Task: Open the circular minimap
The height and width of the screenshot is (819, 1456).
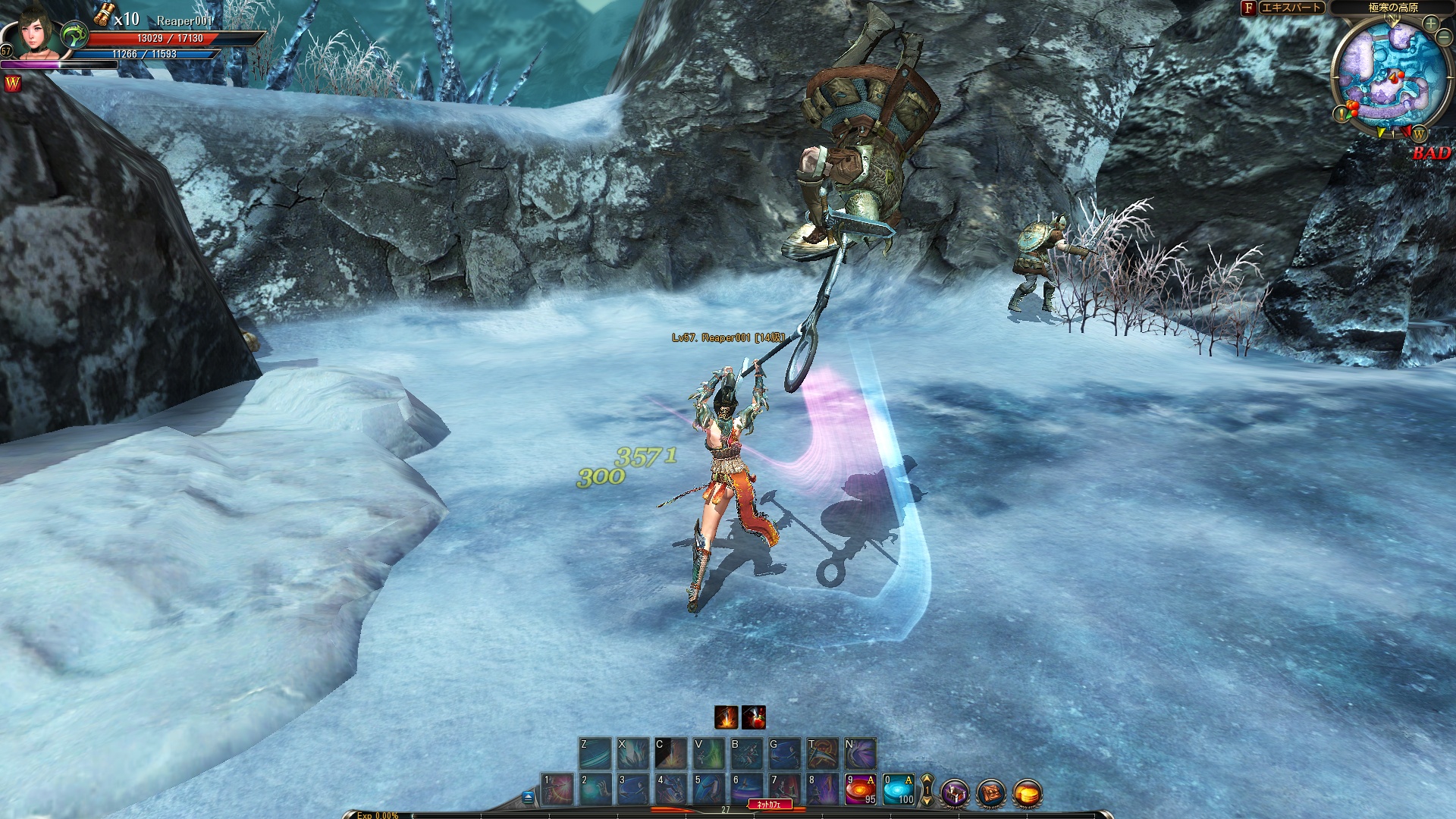Action: [x=1388, y=76]
